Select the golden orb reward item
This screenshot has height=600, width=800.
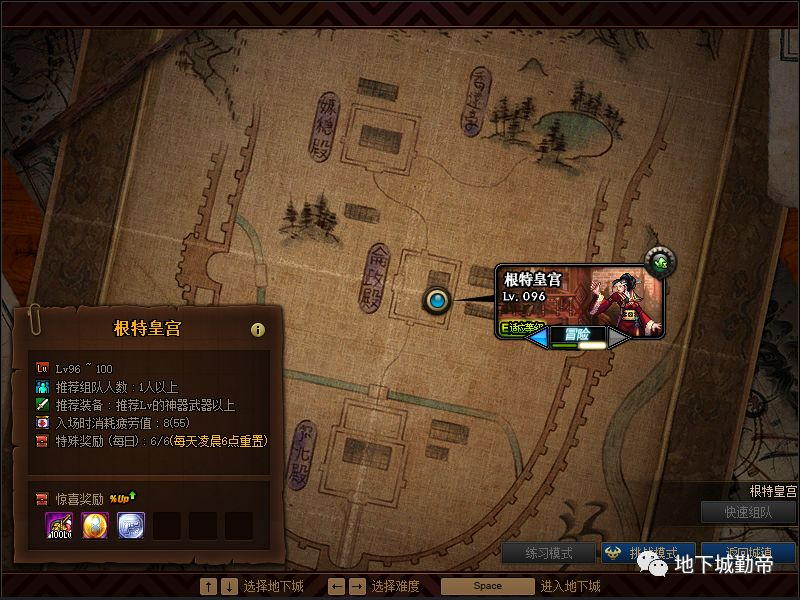pyautogui.click(x=95, y=525)
